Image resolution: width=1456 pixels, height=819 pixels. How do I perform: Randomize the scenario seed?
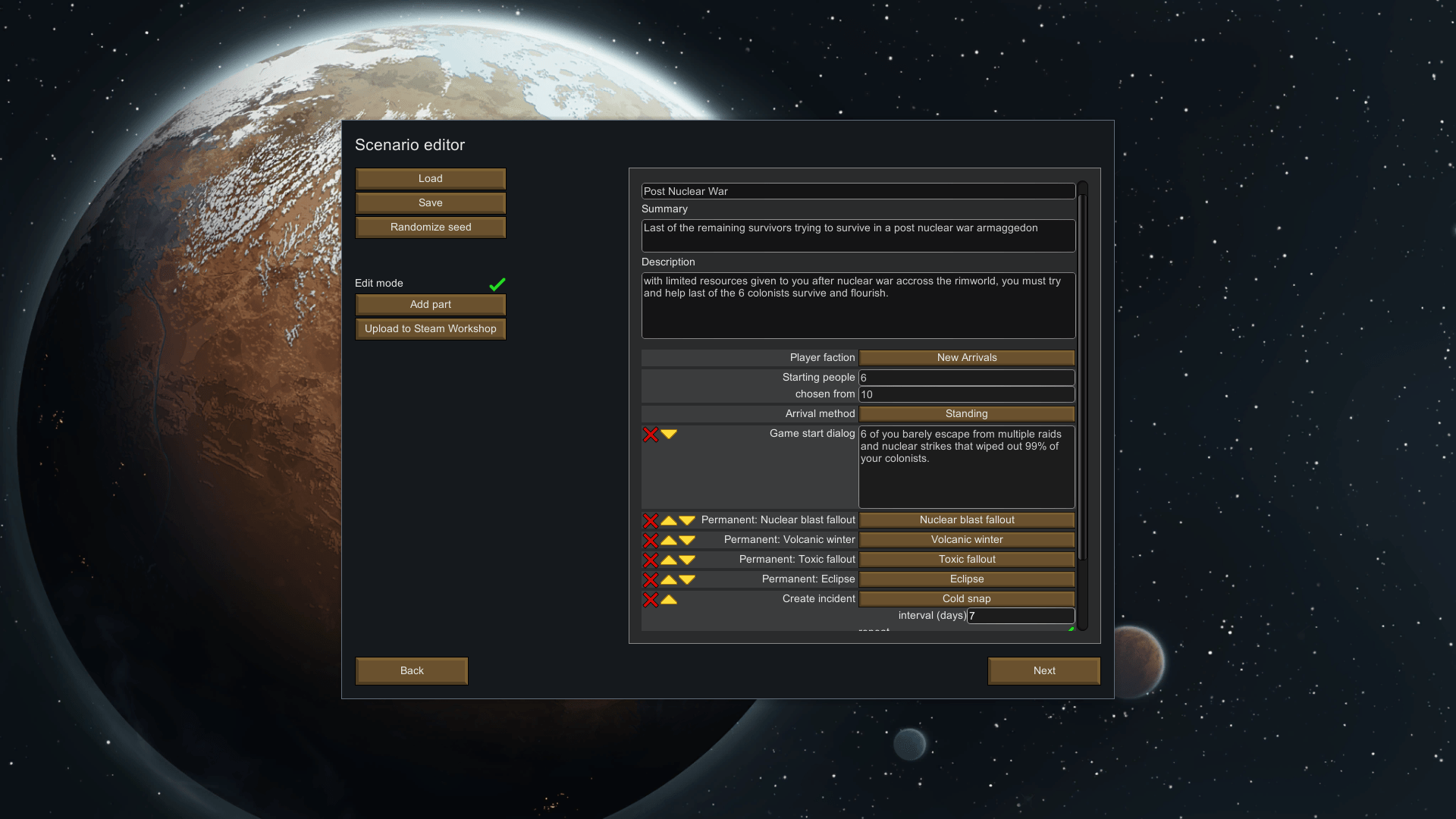pyautogui.click(x=430, y=227)
